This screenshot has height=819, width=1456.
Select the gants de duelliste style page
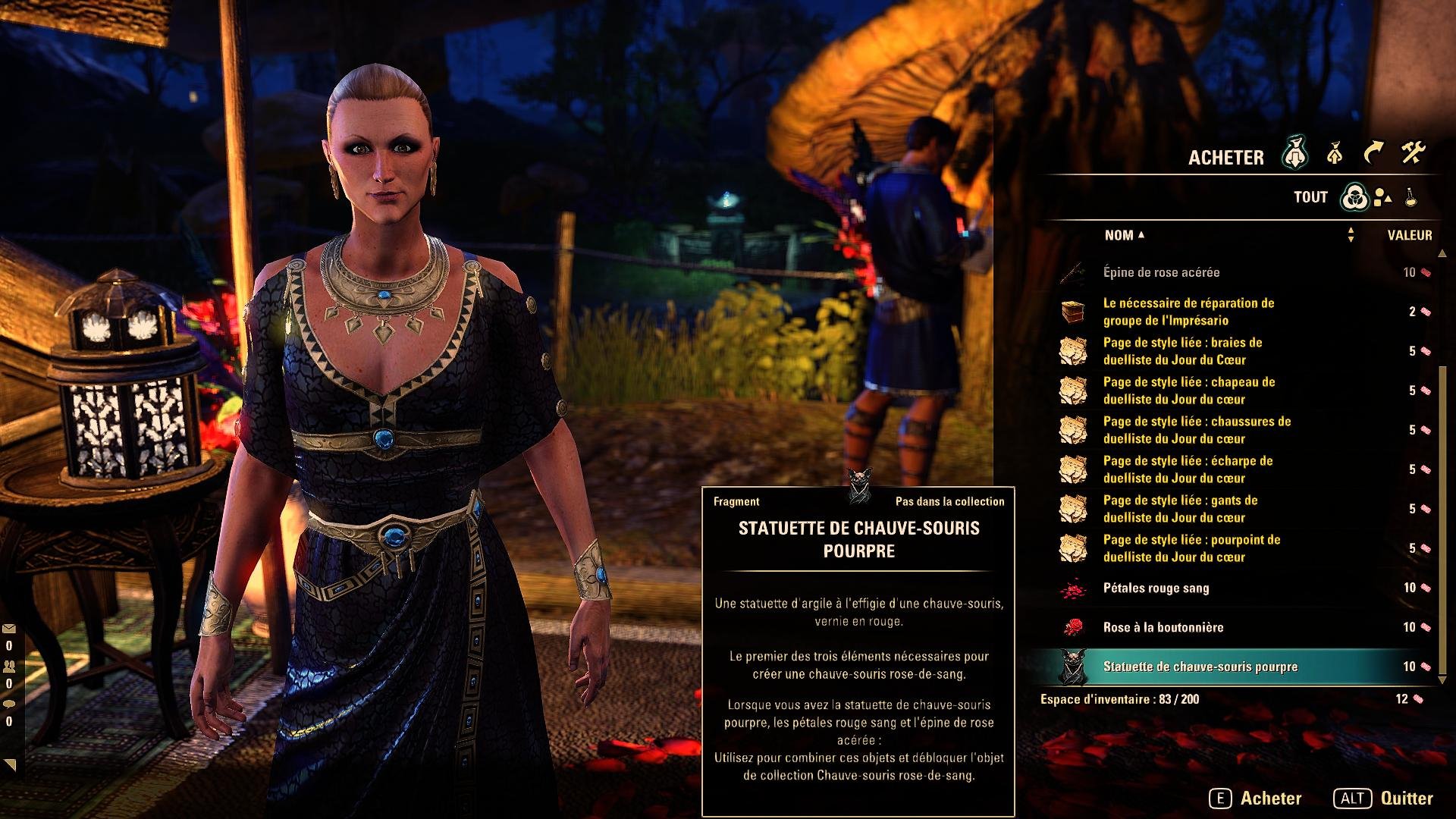pyautogui.click(x=1180, y=509)
